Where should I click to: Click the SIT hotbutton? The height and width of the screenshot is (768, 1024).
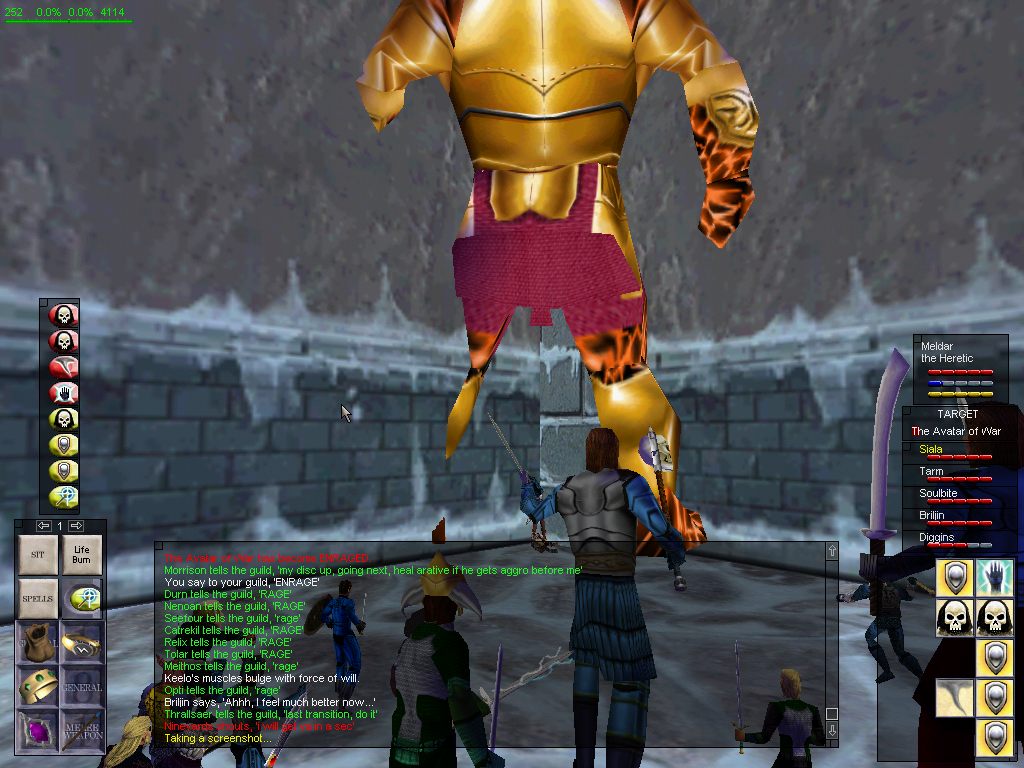(38, 553)
